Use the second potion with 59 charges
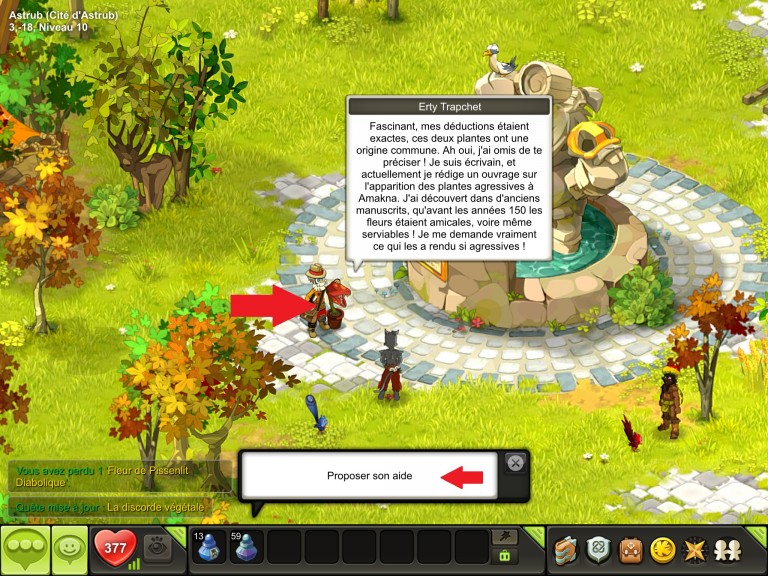Screen dimensions: 768x576 pos(246,548)
